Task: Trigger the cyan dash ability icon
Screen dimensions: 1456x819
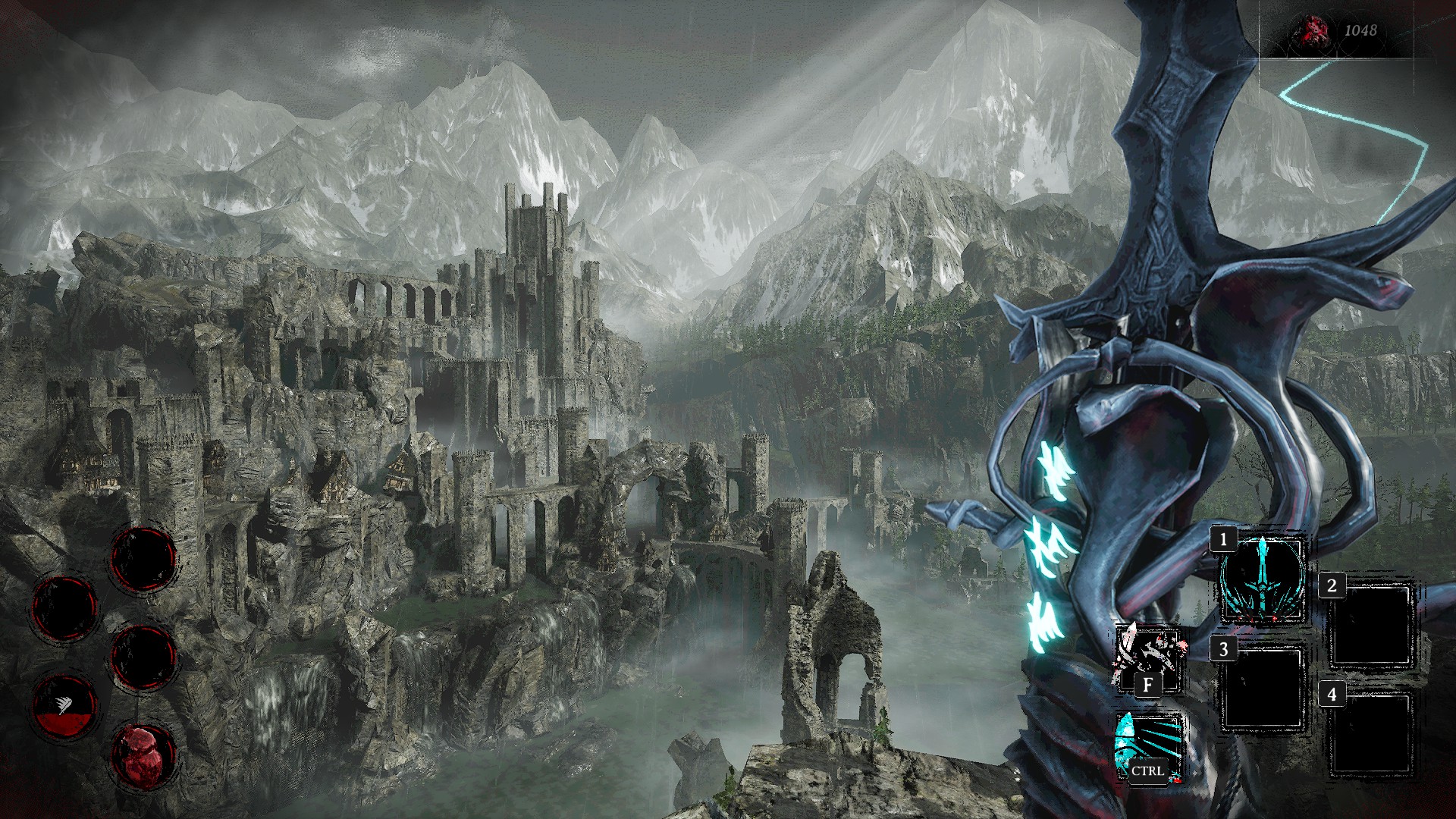Action: [x=1147, y=746]
